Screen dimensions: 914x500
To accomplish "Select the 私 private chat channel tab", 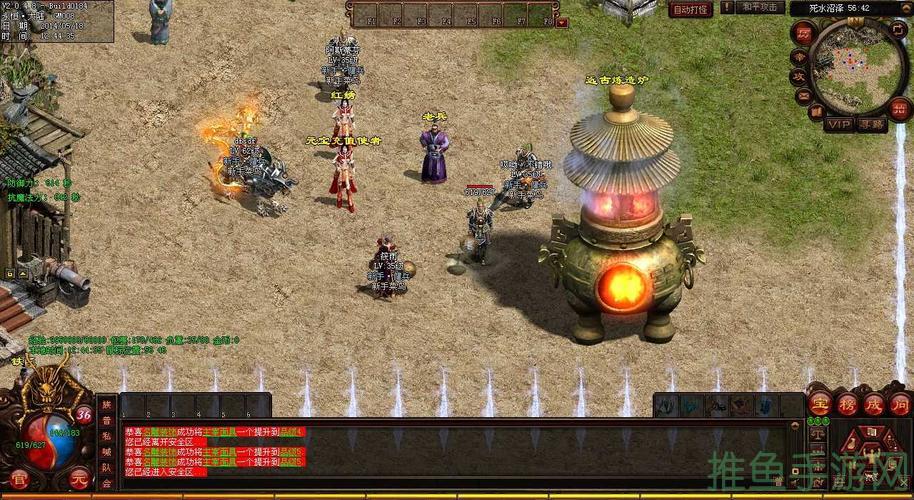I will tap(107, 435).
